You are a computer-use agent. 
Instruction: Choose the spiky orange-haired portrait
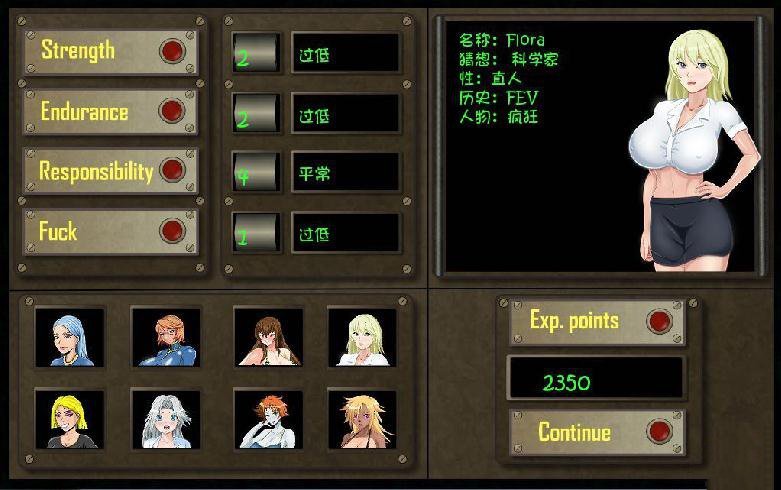[x=267, y=418]
